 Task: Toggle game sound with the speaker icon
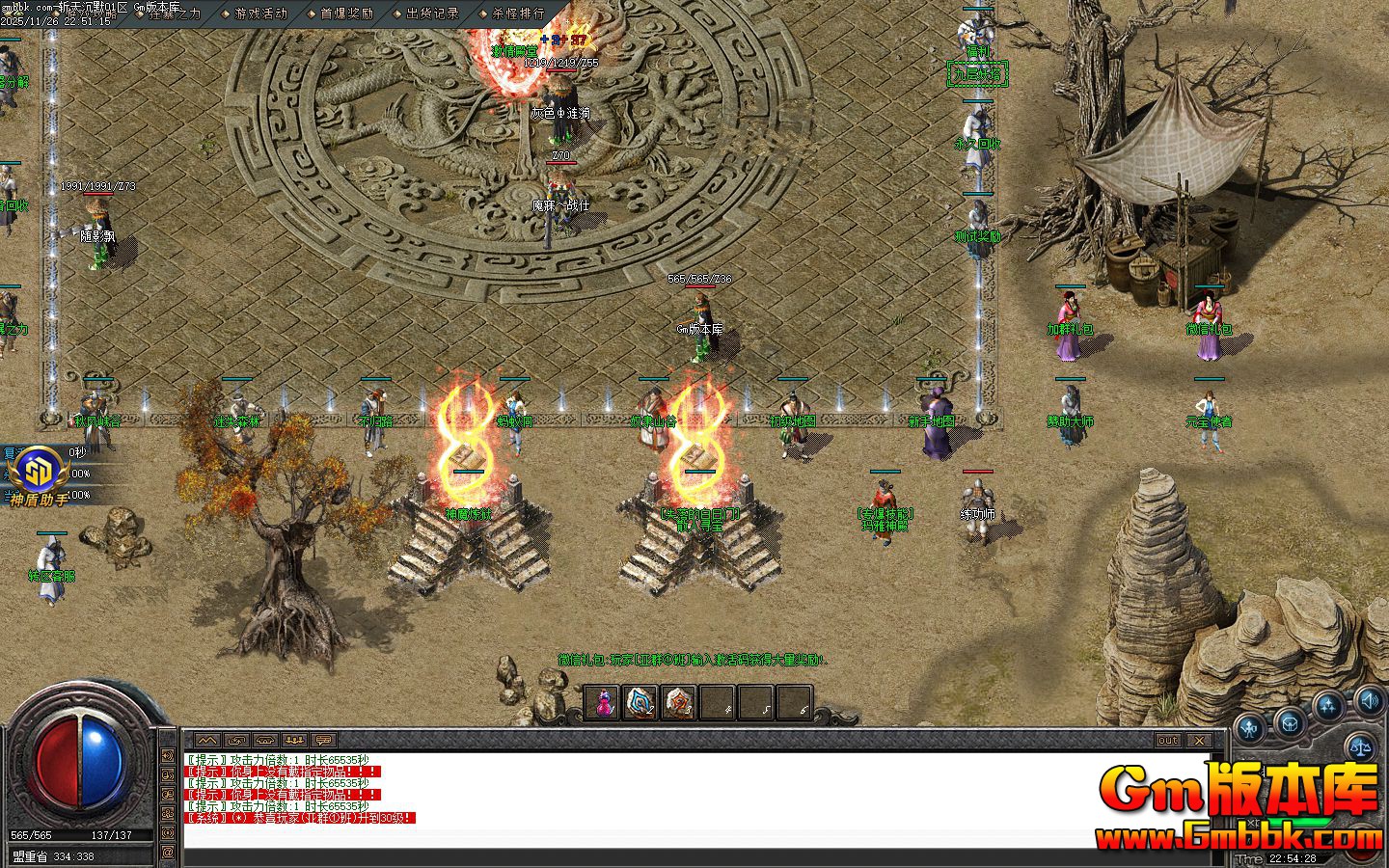(1369, 702)
